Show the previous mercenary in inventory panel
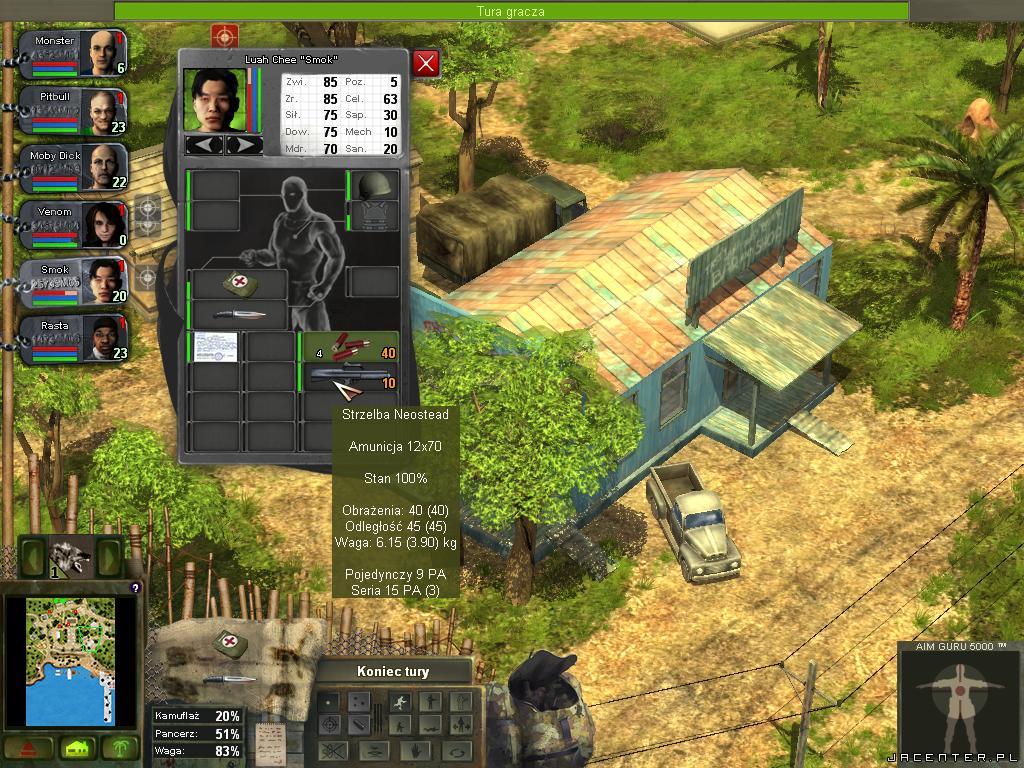The height and width of the screenshot is (768, 1024). [205, 145]
